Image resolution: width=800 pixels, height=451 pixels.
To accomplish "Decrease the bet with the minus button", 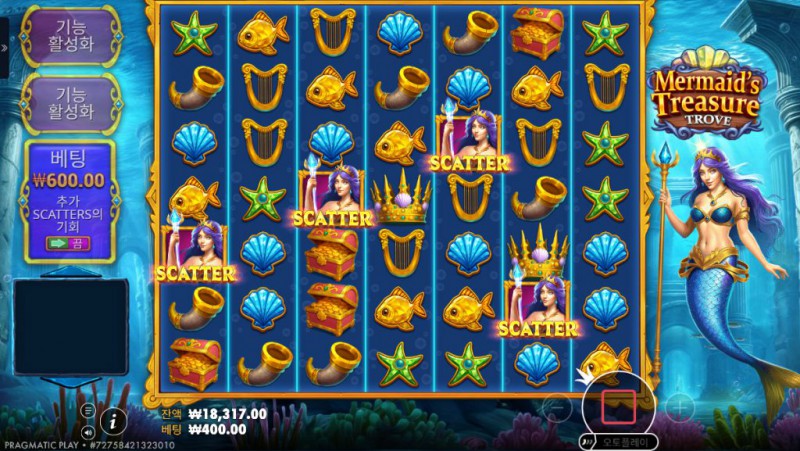I will (557, 406).
